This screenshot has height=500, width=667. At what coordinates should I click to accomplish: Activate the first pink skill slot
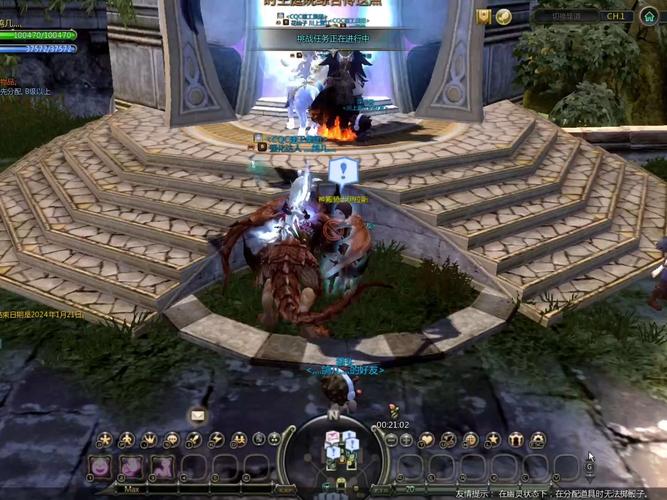101,466
